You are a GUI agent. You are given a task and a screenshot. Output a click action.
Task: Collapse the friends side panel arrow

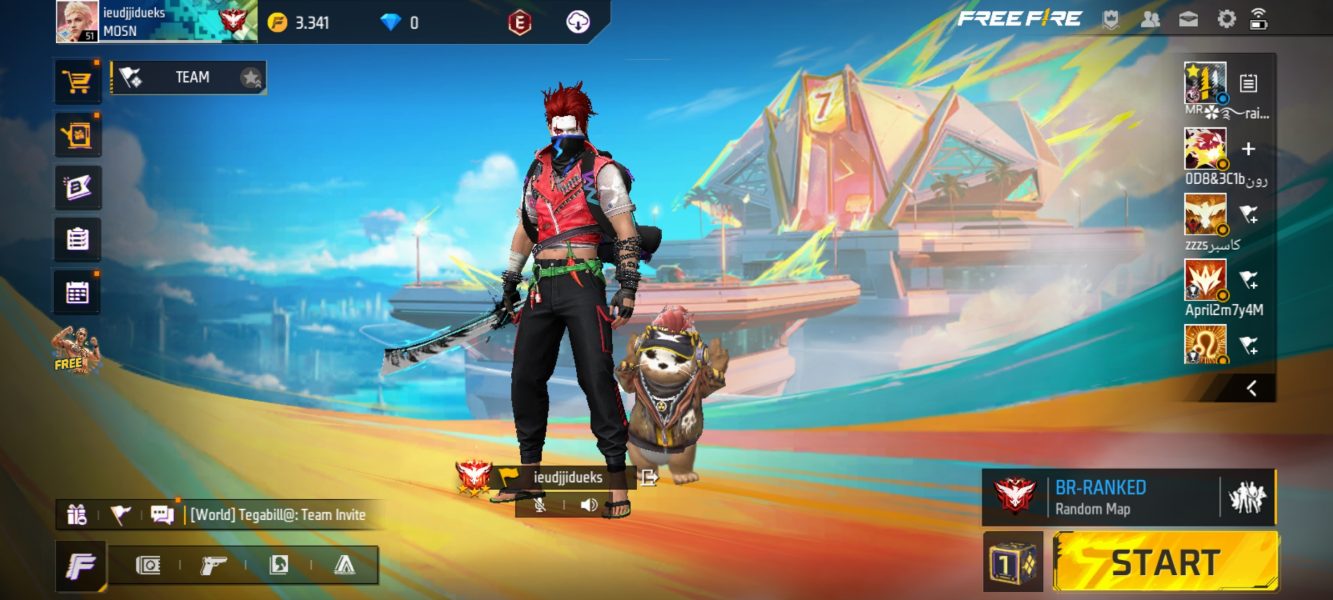click(1251, 388)
